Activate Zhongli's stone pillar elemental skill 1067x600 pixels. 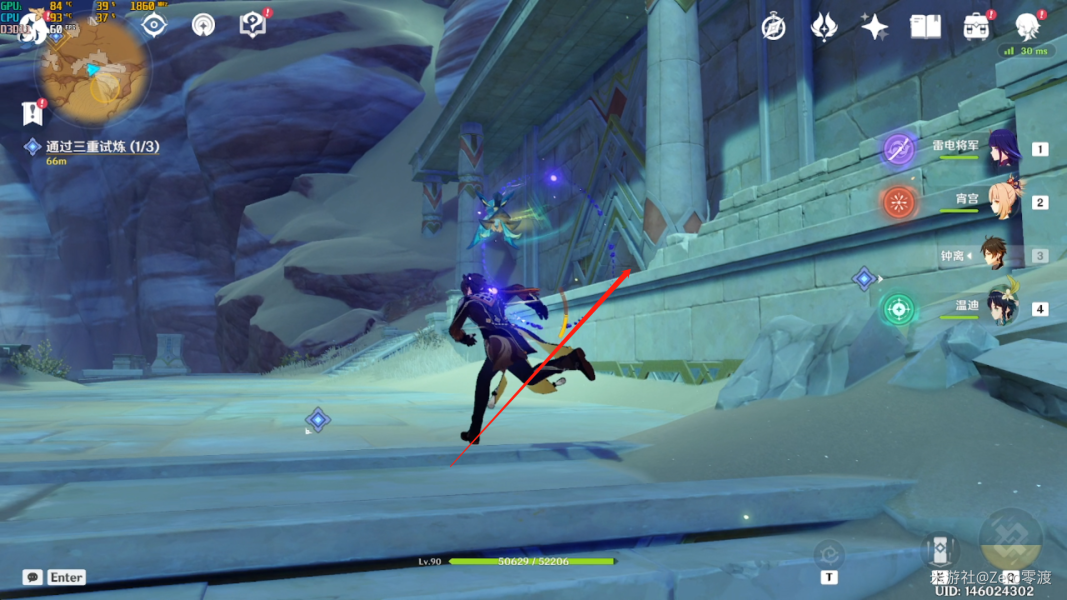point(940,550)
